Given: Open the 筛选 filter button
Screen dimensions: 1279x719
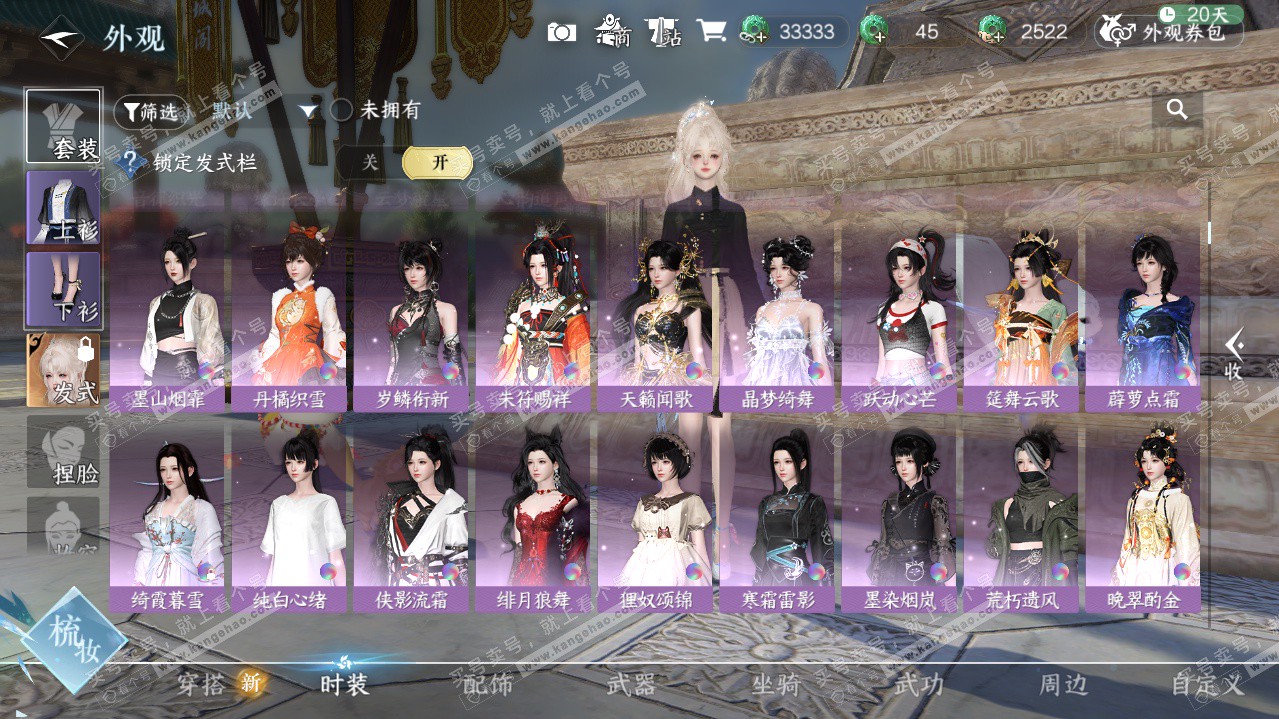Looking at the screenshot, I should pos(151,112).
